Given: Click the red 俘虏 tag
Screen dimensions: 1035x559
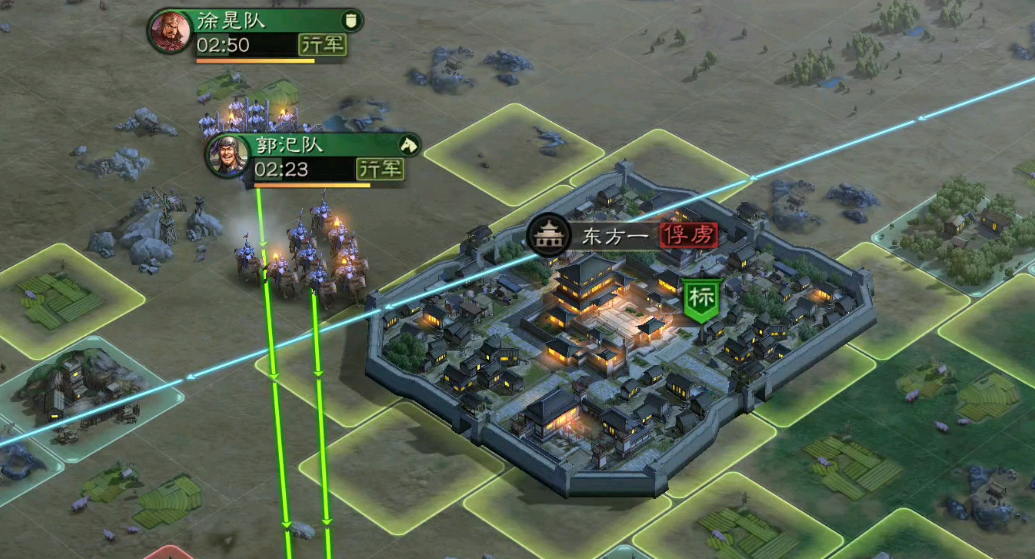Looking at the screenshot, I should pos(688,236).
